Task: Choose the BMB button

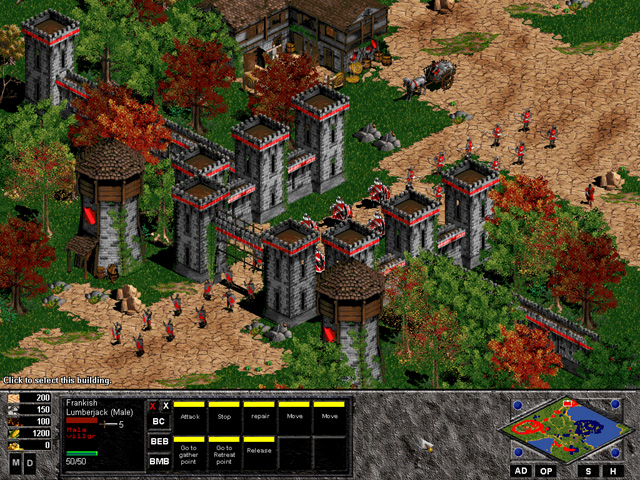Action: (158, 460)
